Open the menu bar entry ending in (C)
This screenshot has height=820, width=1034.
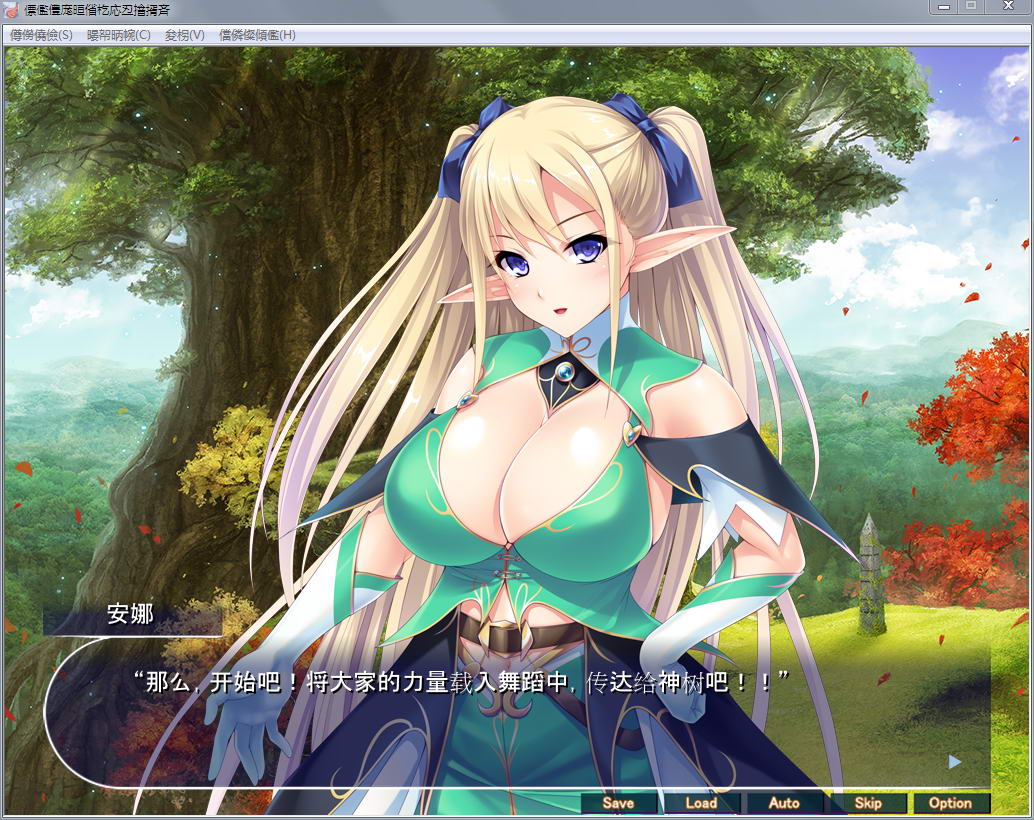point(119,35)
